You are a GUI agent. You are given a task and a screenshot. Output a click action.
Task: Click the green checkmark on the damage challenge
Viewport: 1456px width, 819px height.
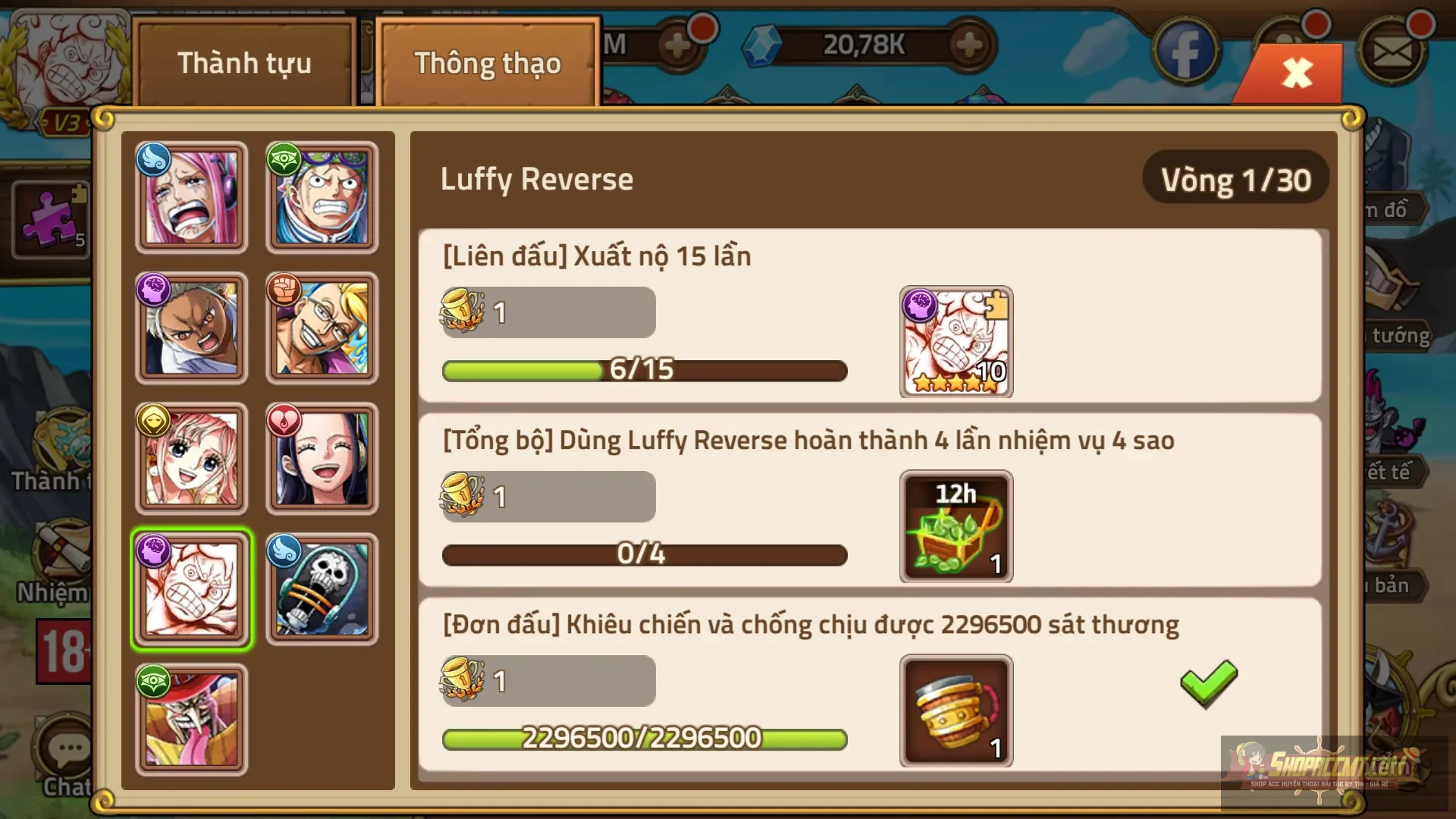1207,686
